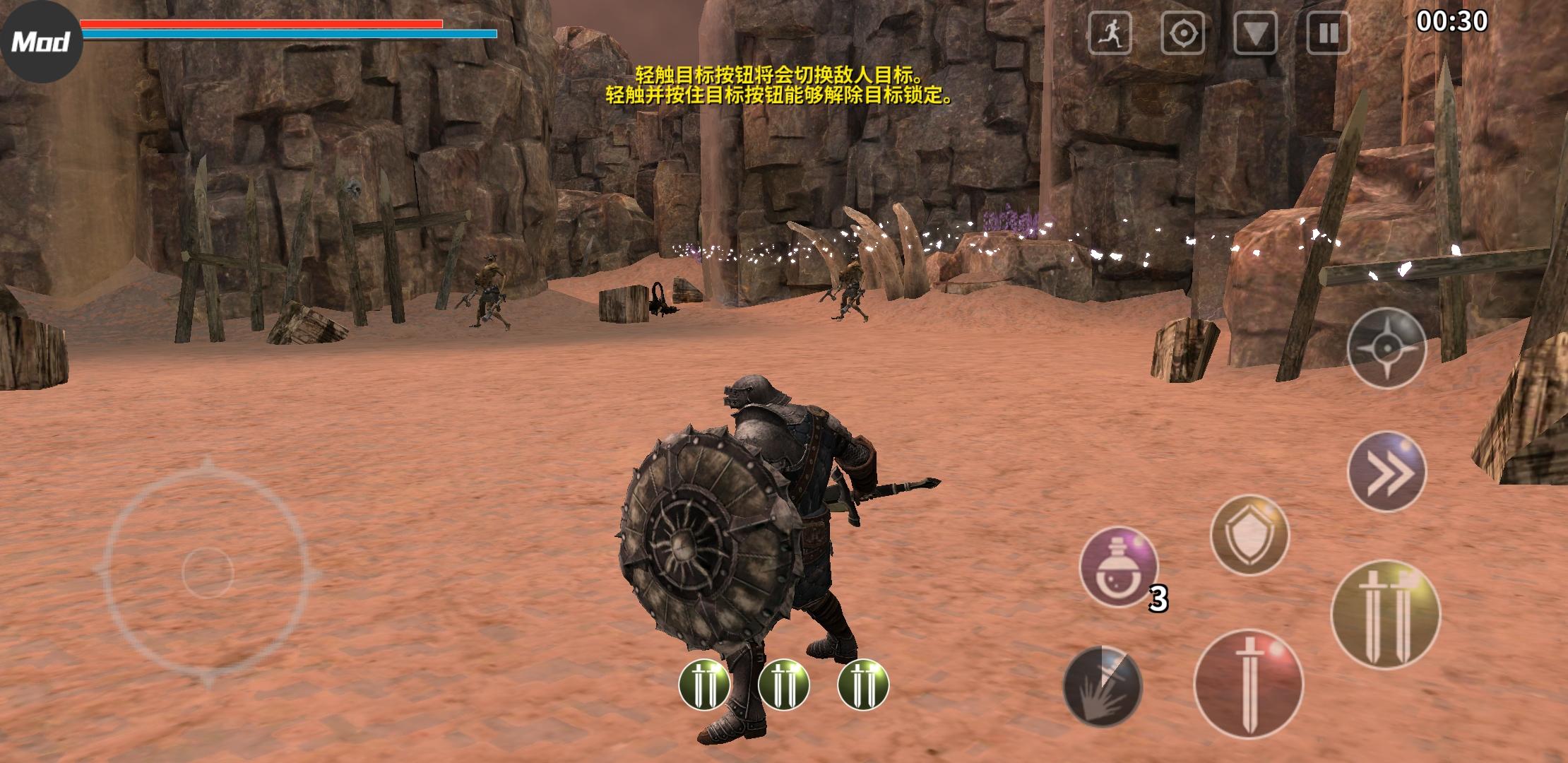Viewport: 1568px width, 763px height.
Task: Tap the Mod overlay badge
Action: [x=41, y=42]
